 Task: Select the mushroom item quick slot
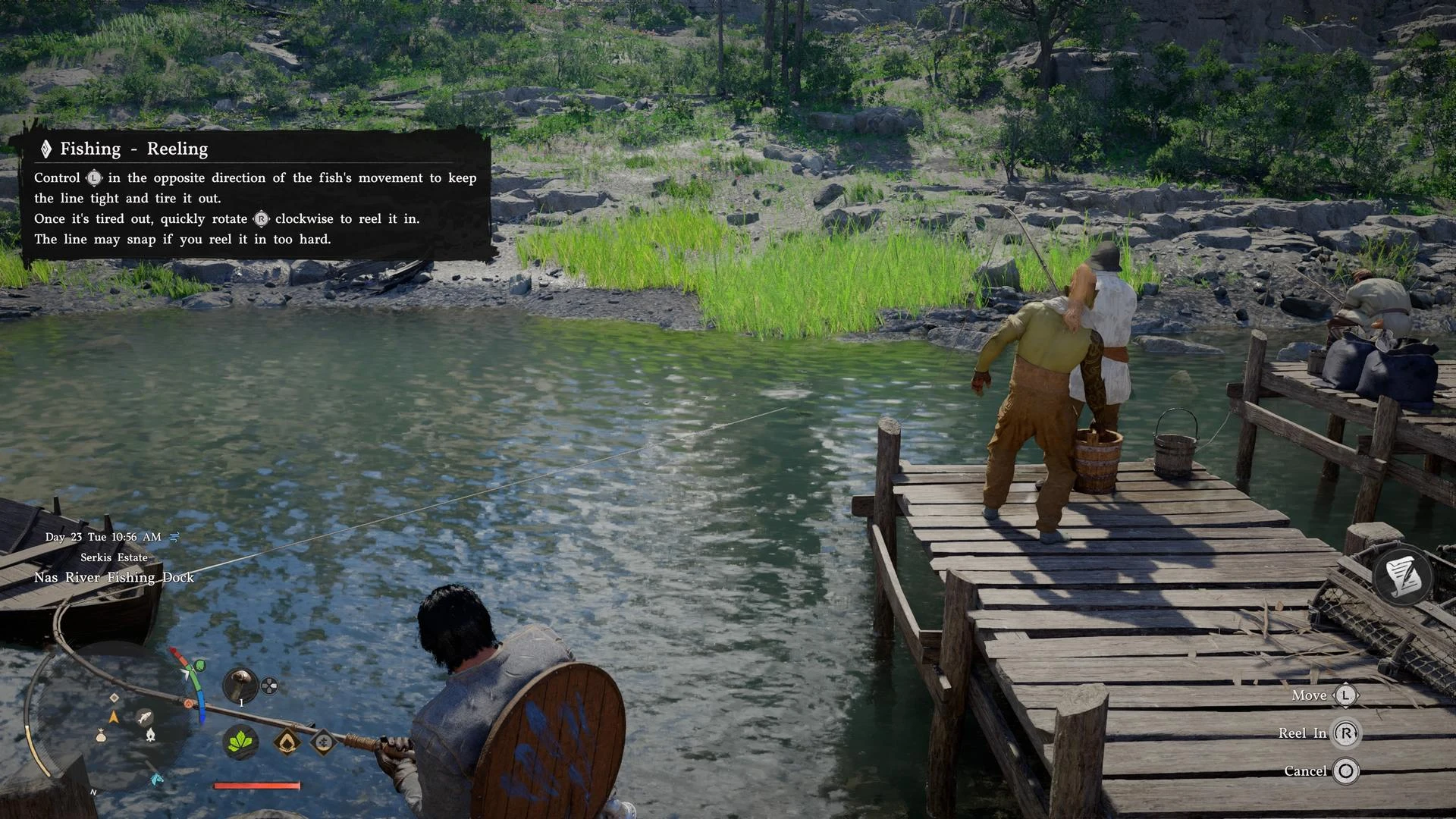click(x=240, y=685)
